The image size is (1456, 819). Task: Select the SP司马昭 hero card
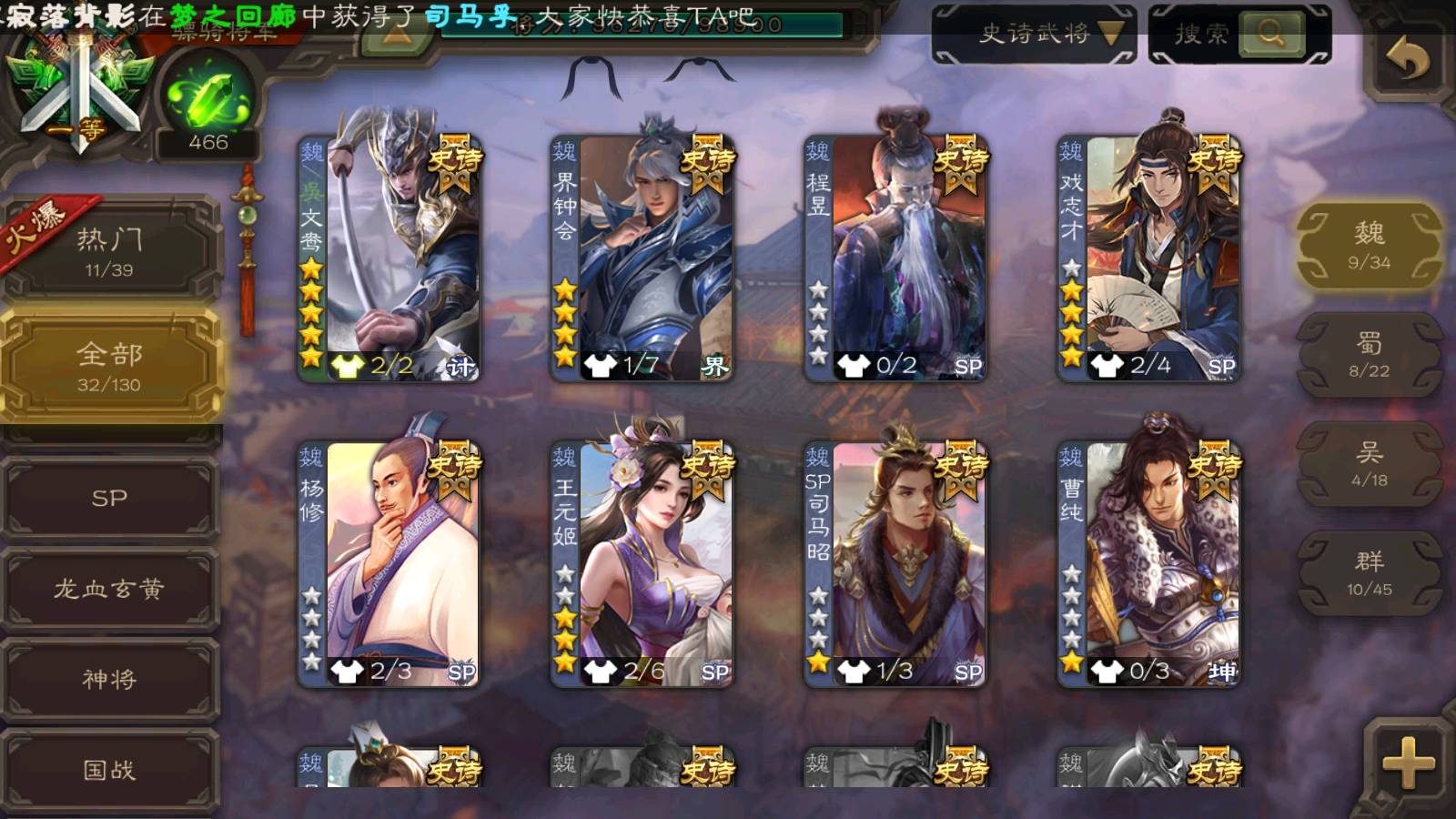(895, 562)
